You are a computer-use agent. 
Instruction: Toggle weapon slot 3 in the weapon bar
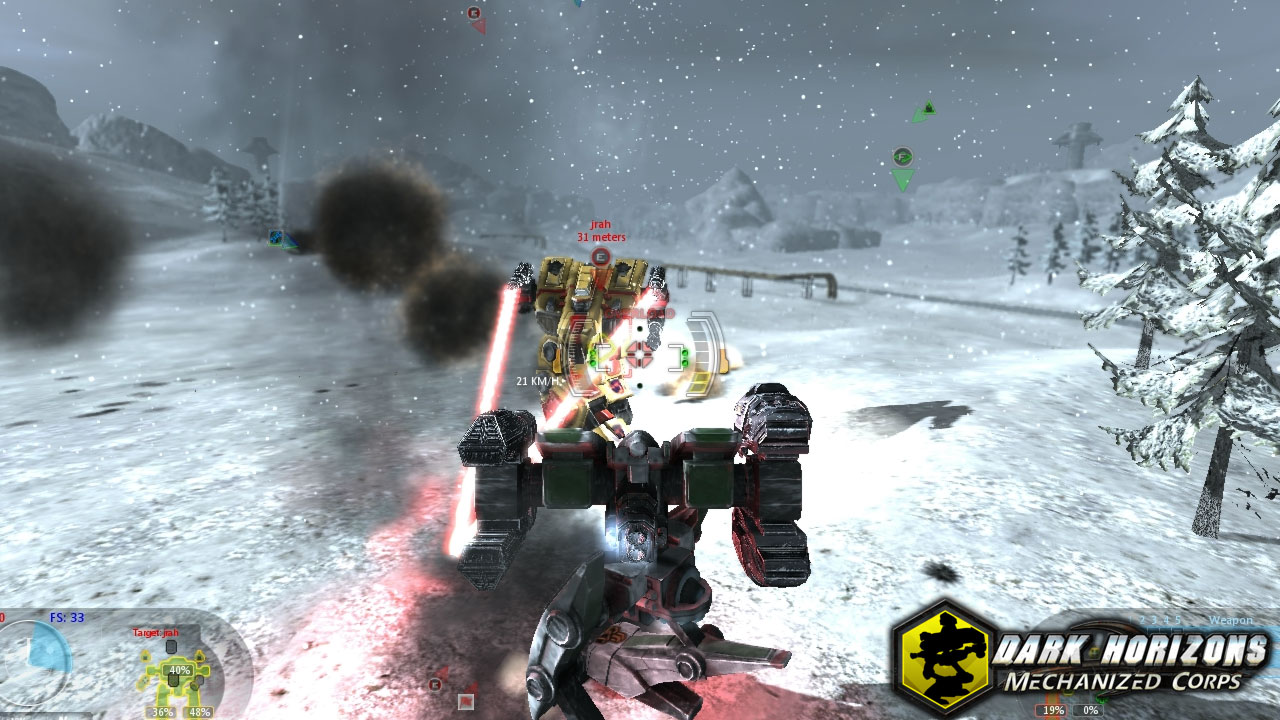(x=1153, y=620)
